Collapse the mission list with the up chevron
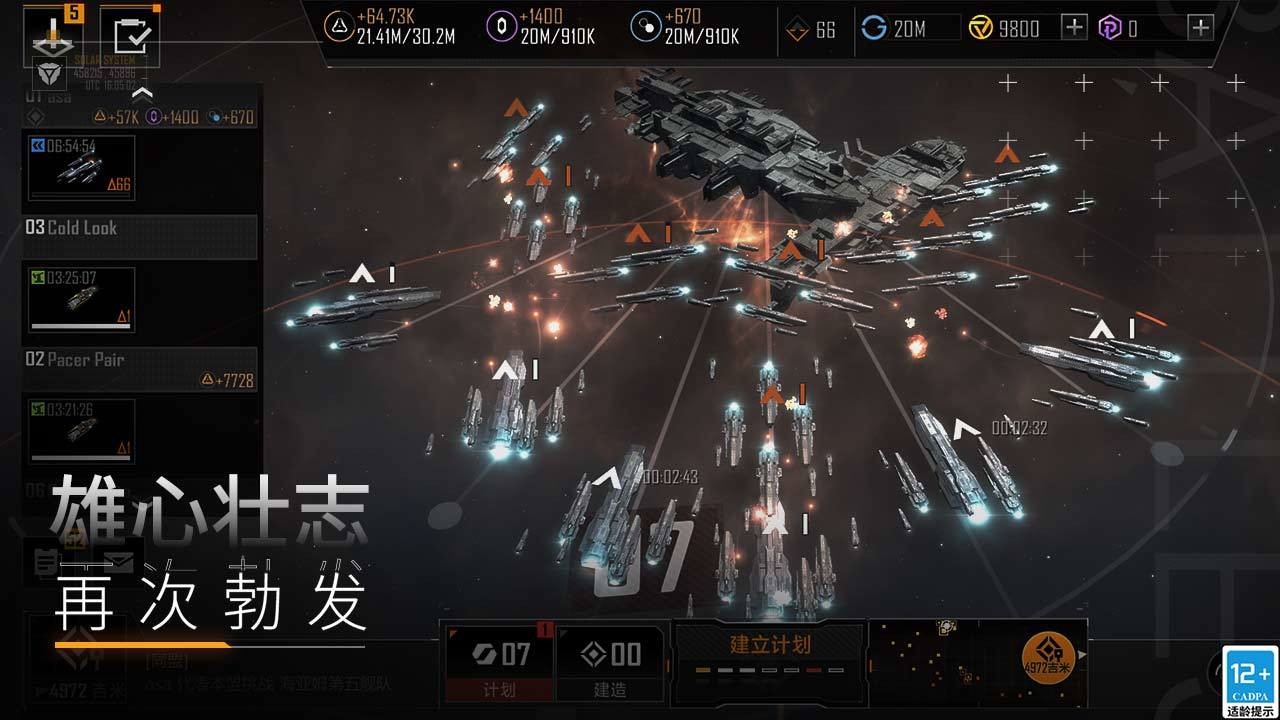This screenshot has height=720, width=1280. pyautogui.click(x=143, y=94)
